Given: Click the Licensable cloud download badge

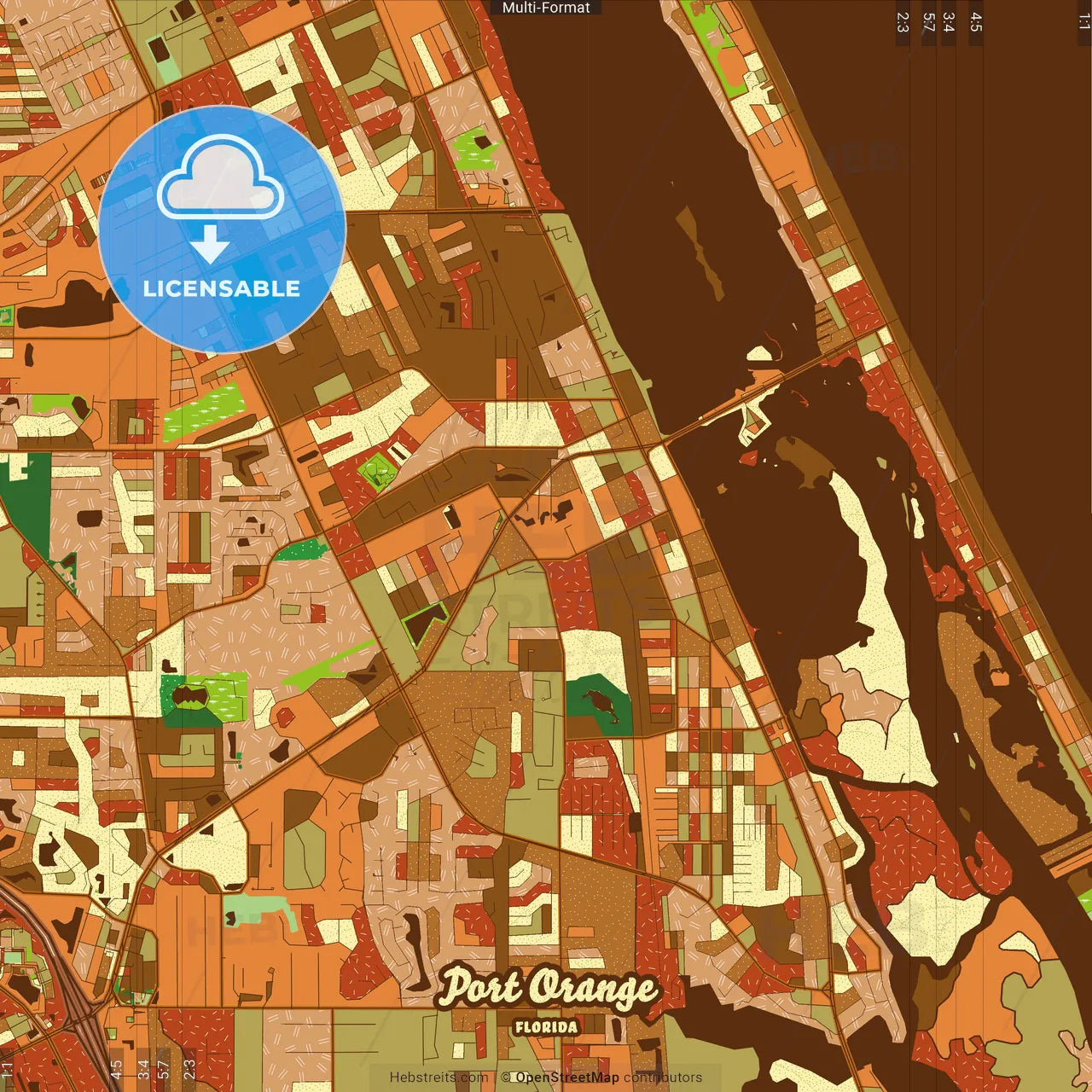Looking at the screenshot, I should point(222,229).
